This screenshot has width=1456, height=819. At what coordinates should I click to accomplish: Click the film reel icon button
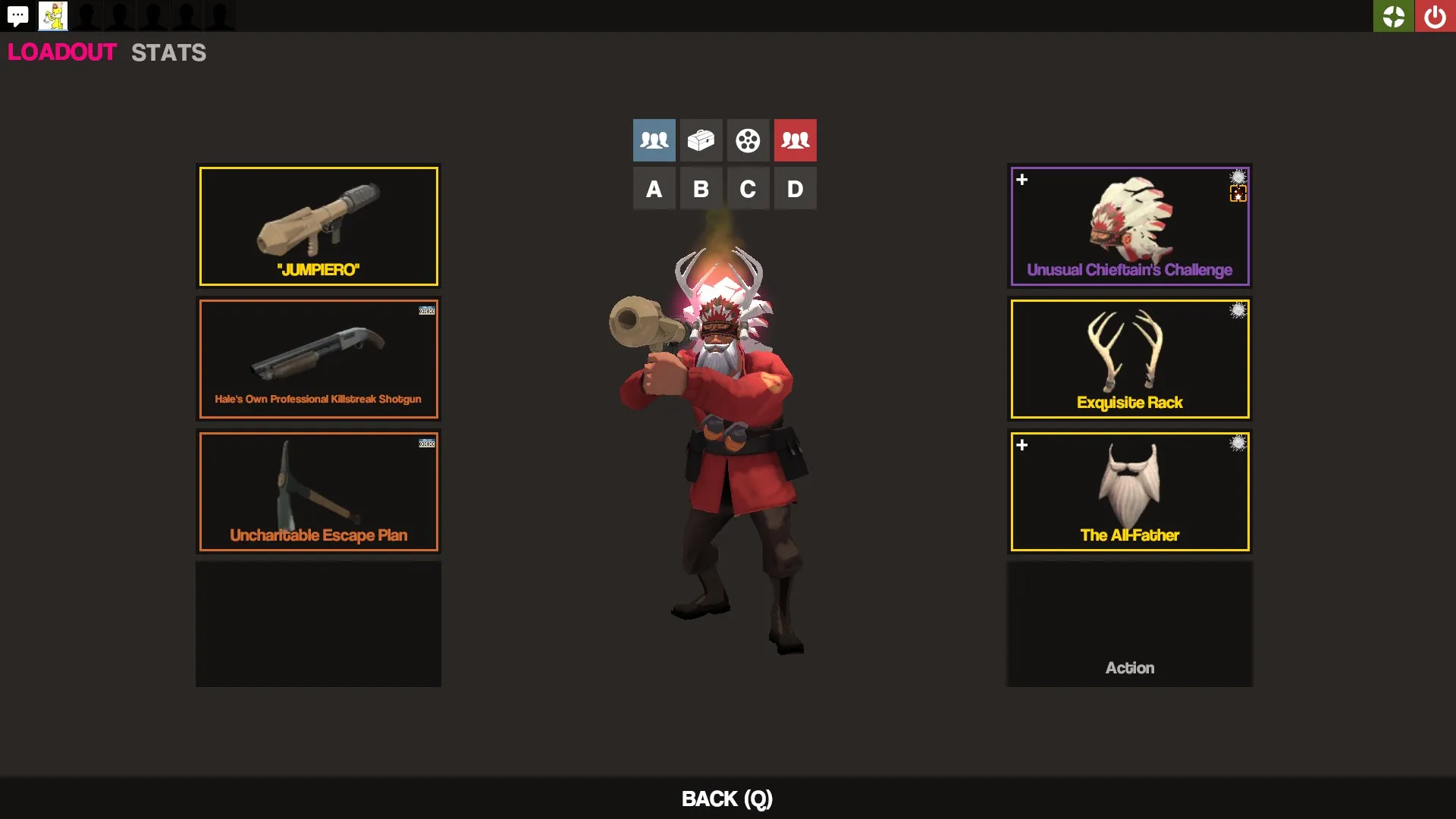point(748,140)
